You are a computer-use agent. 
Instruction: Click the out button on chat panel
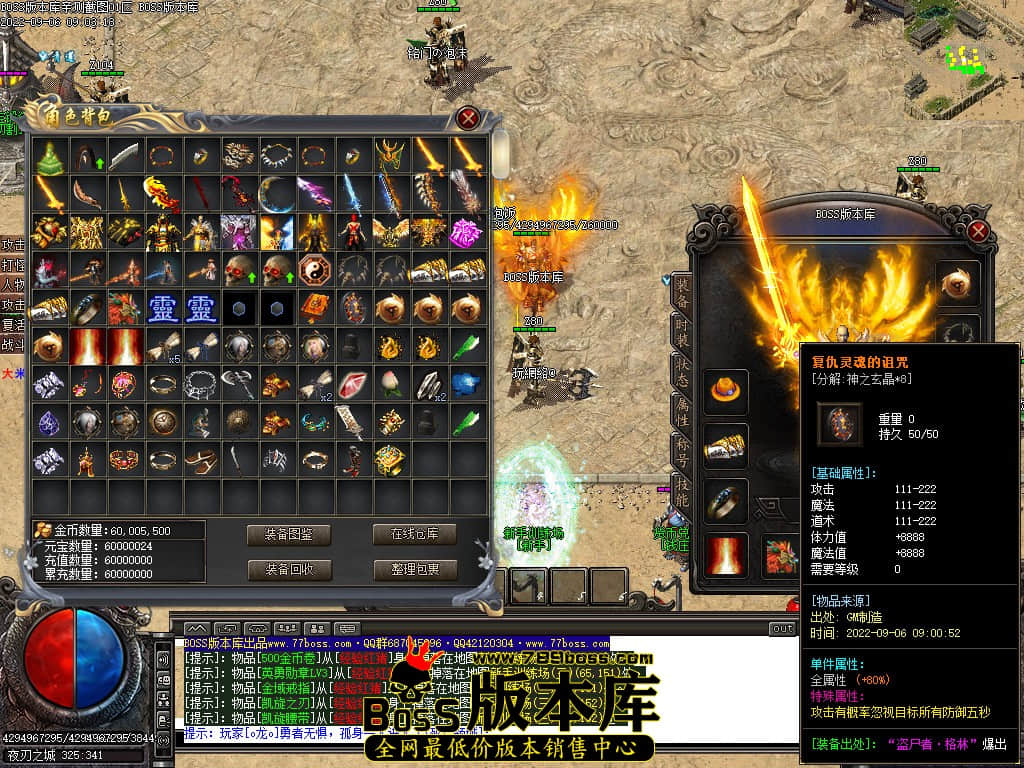click(782, 628)
